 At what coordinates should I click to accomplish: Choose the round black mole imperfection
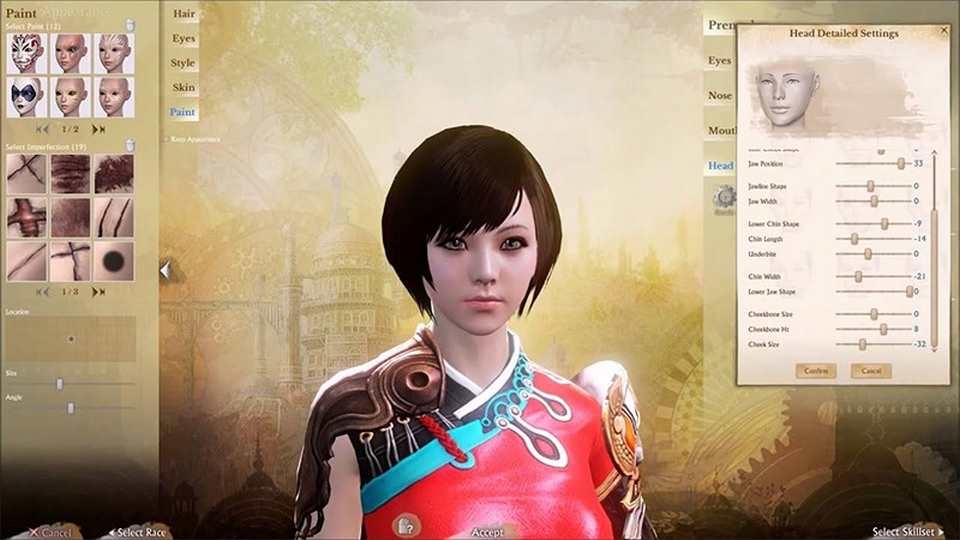tap(114, 261)
